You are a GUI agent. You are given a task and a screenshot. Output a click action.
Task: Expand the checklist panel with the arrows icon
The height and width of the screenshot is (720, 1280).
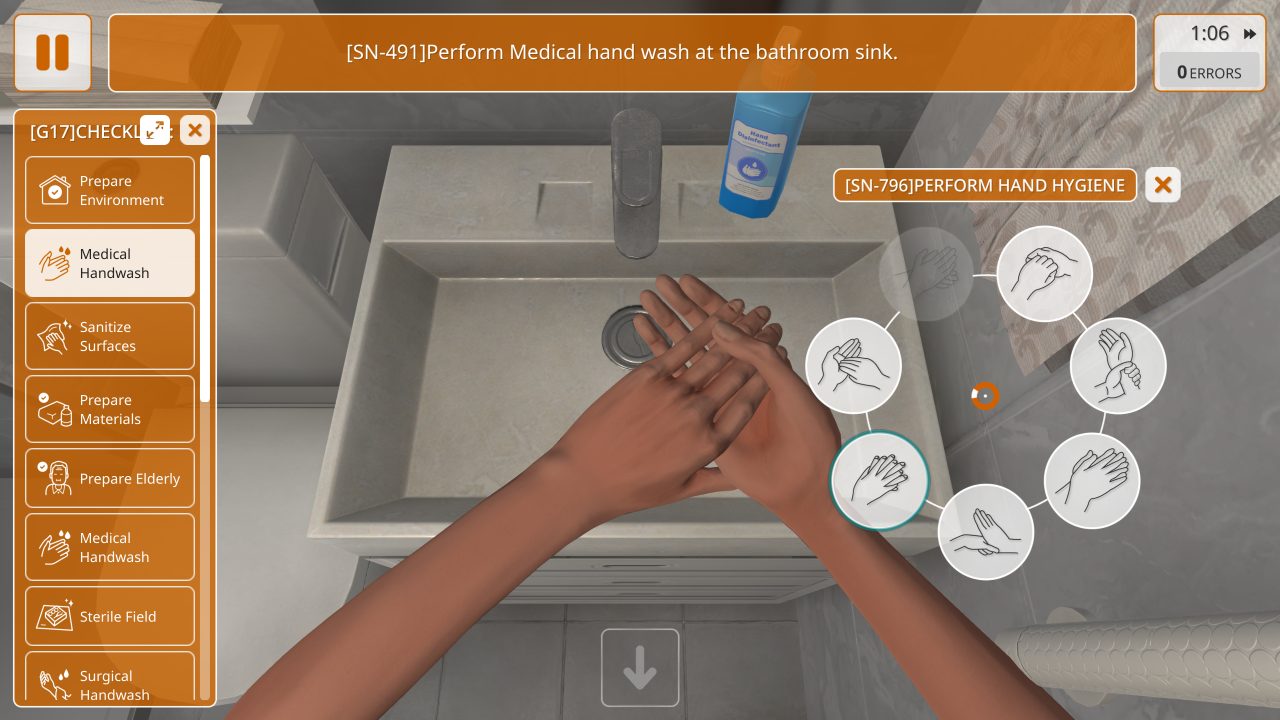155,130
